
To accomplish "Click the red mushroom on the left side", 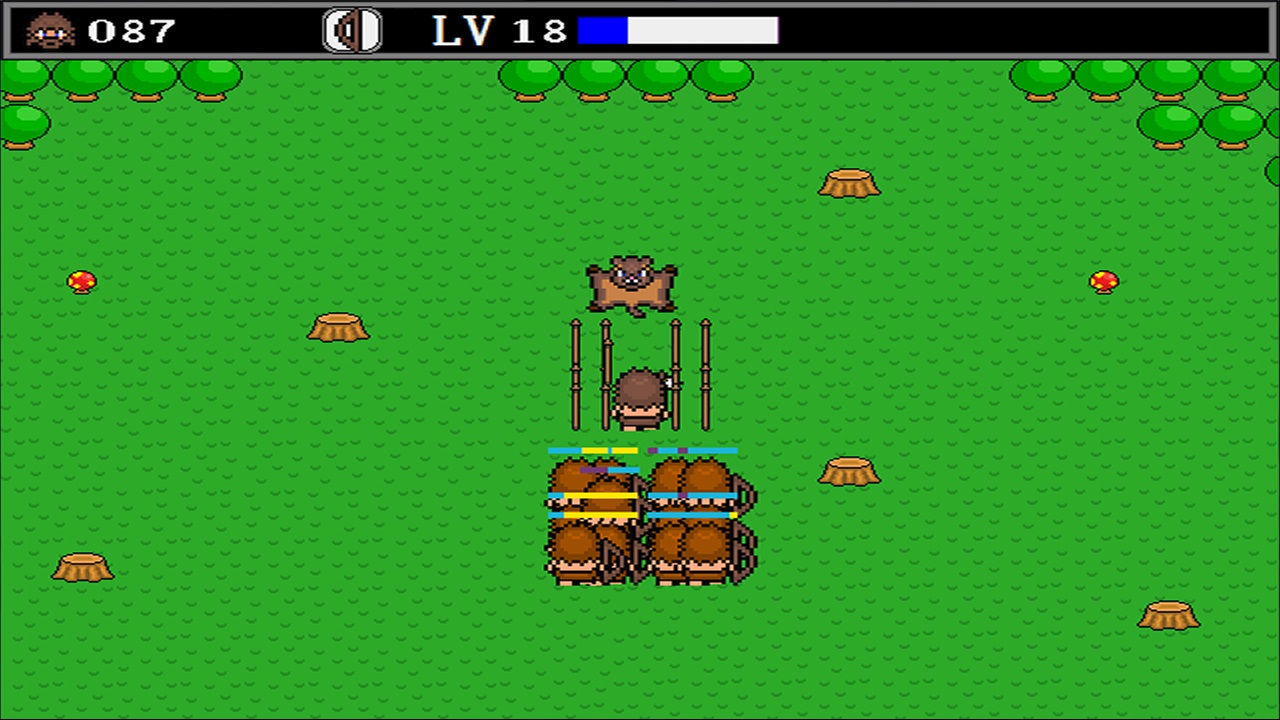I will pos(81,281).
